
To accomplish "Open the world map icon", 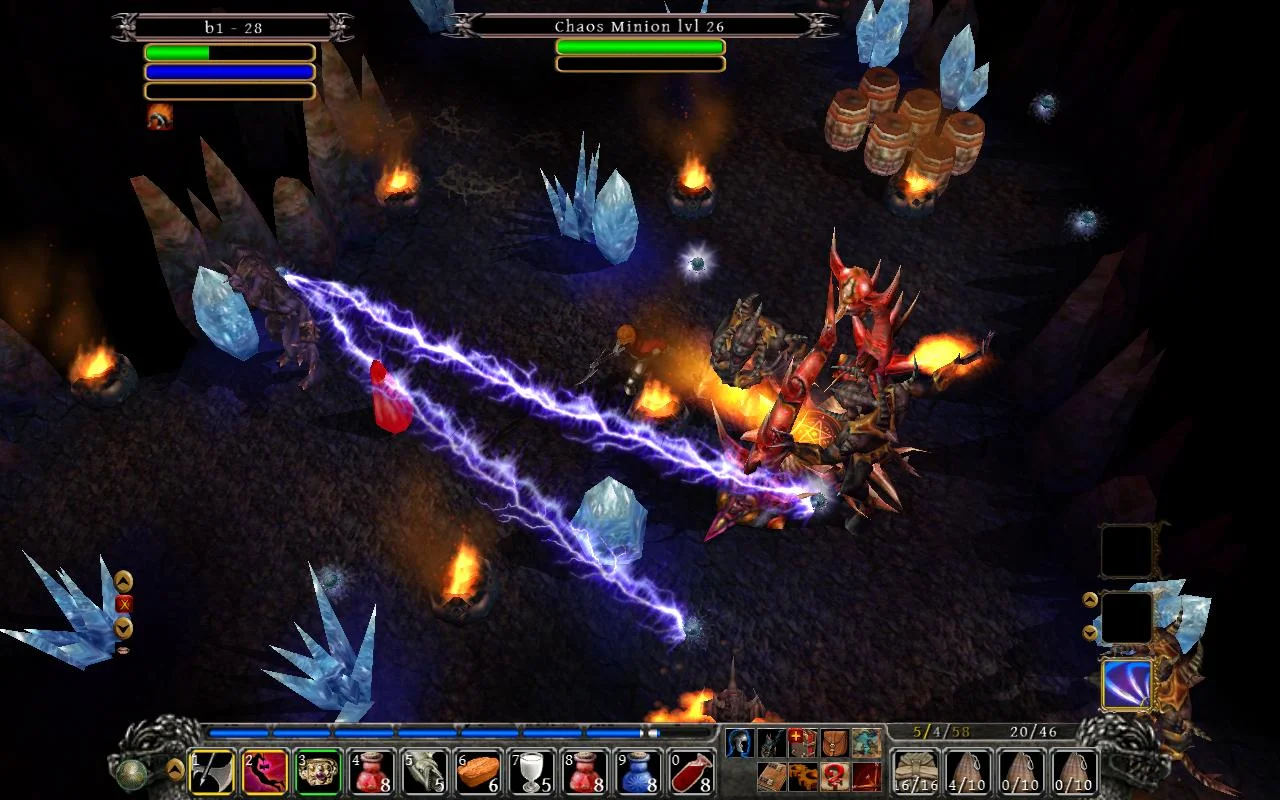I will click(866, 743).
